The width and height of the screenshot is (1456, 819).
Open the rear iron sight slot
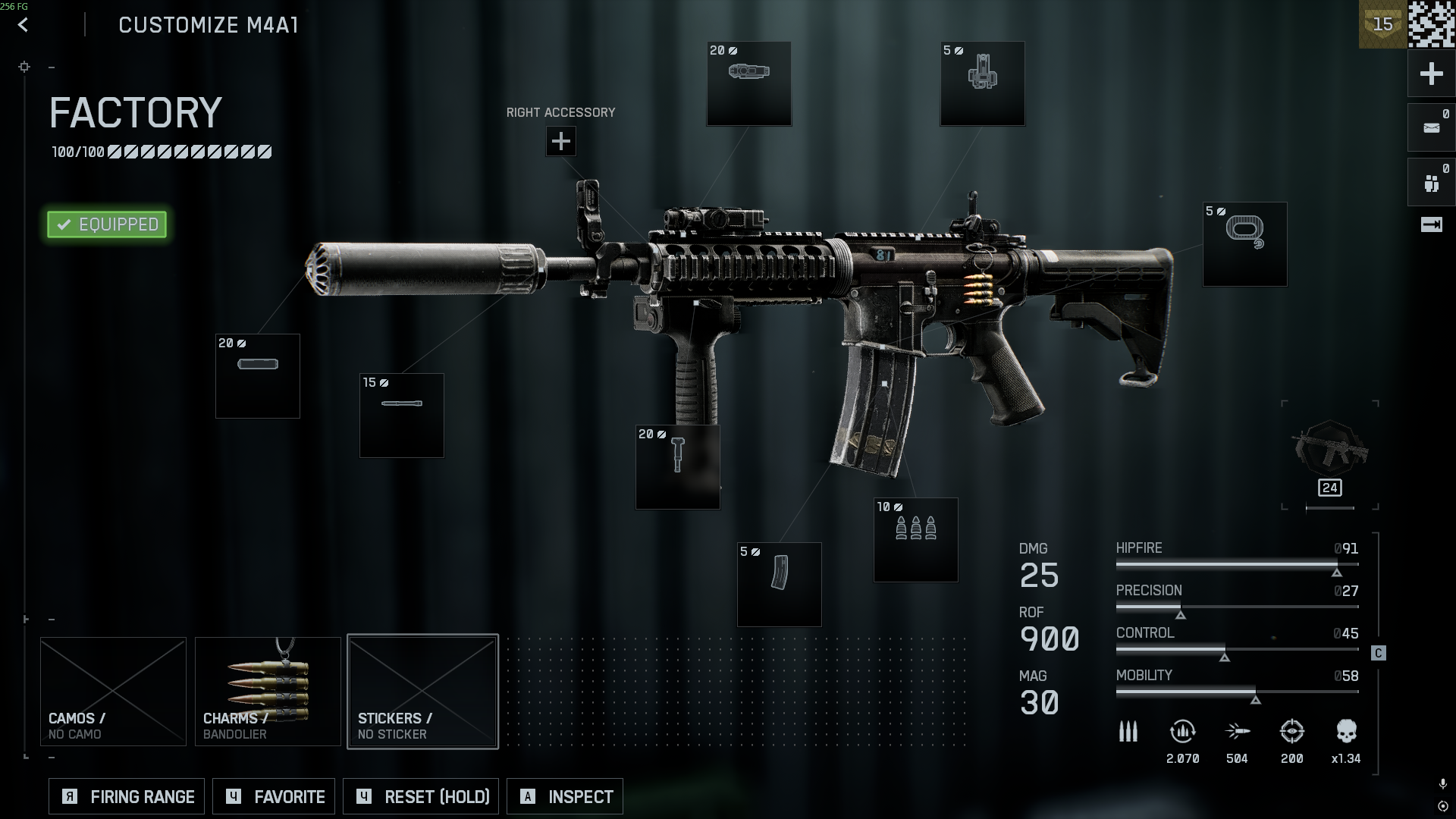click(982, 83)
